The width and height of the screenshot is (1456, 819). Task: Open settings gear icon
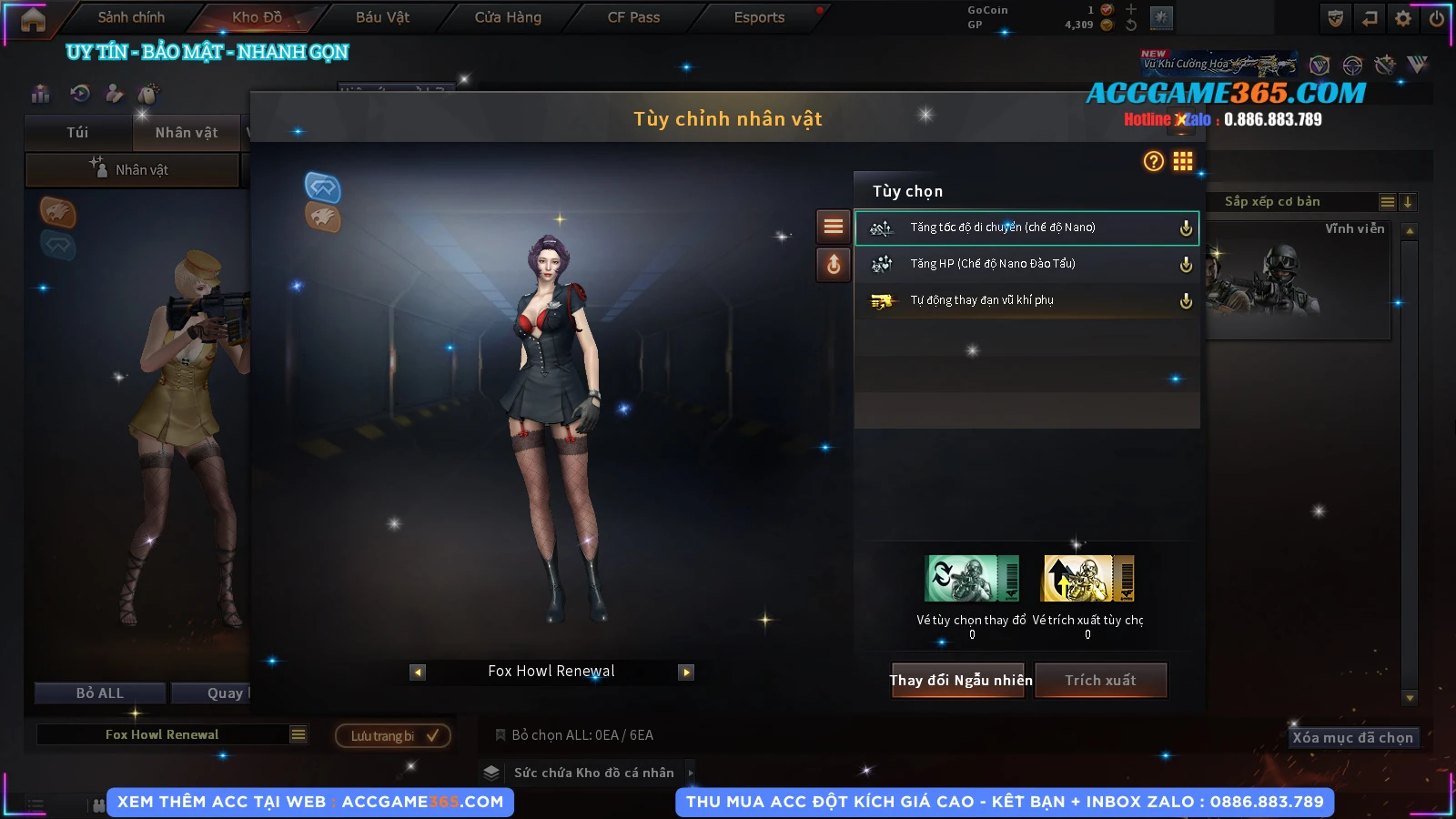1403,18
